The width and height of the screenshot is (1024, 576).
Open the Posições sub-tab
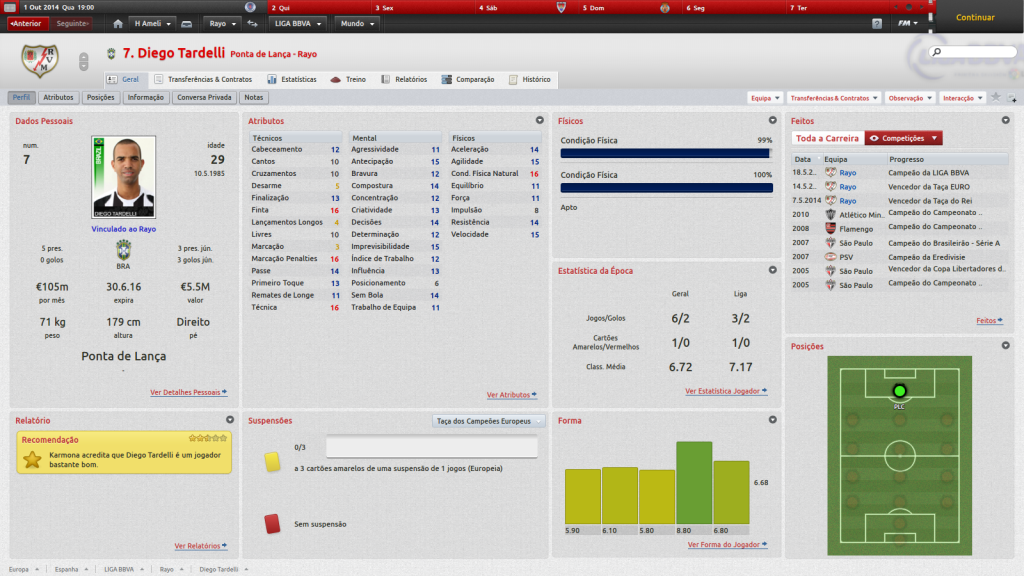coord(101,98)
